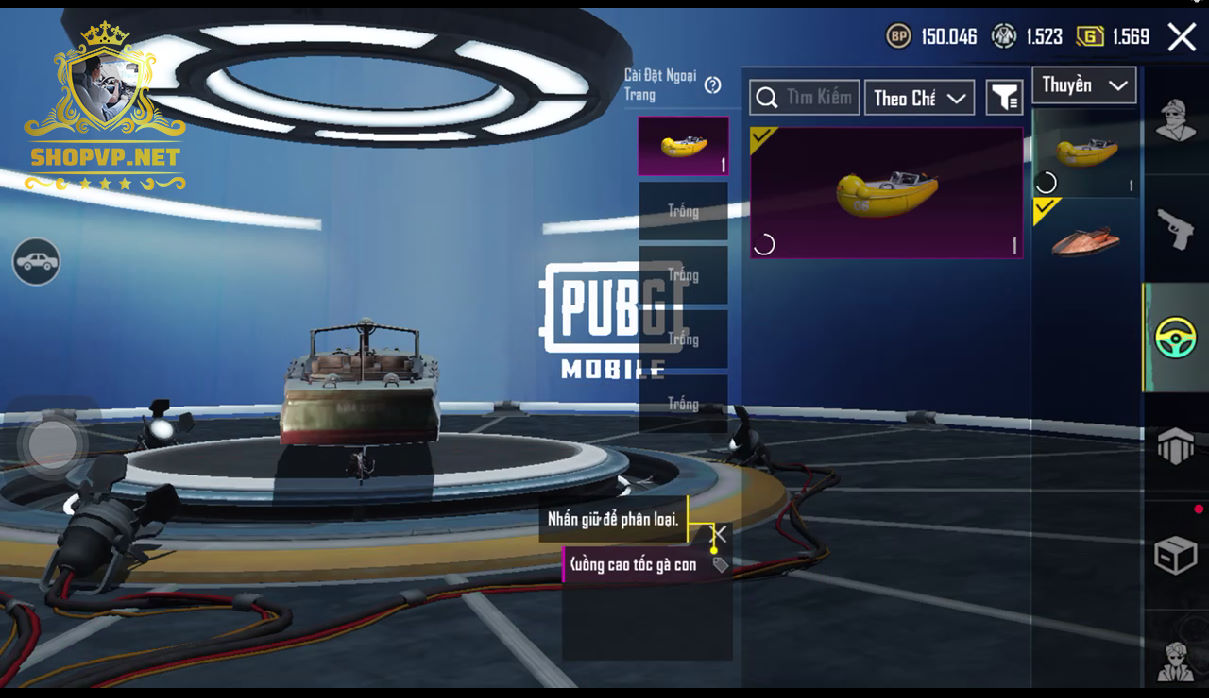
Task: Click the Tìm Kiếm search field
Action: 804,97
